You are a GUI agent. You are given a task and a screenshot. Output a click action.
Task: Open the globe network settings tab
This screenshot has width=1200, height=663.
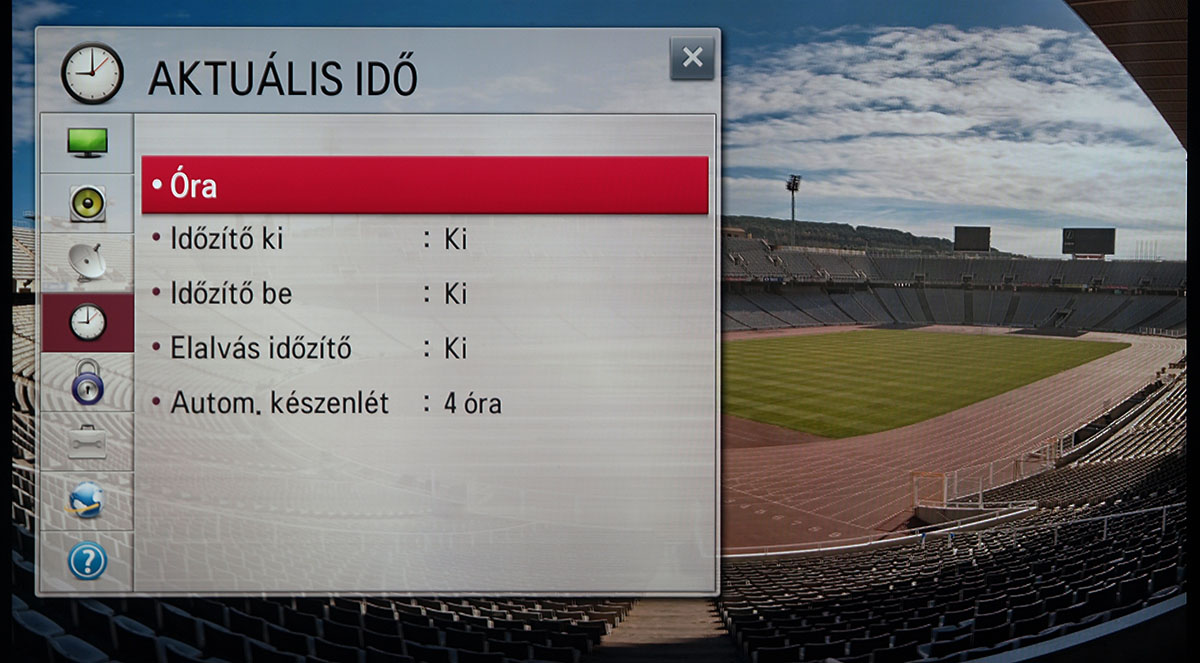click(87, 500)
